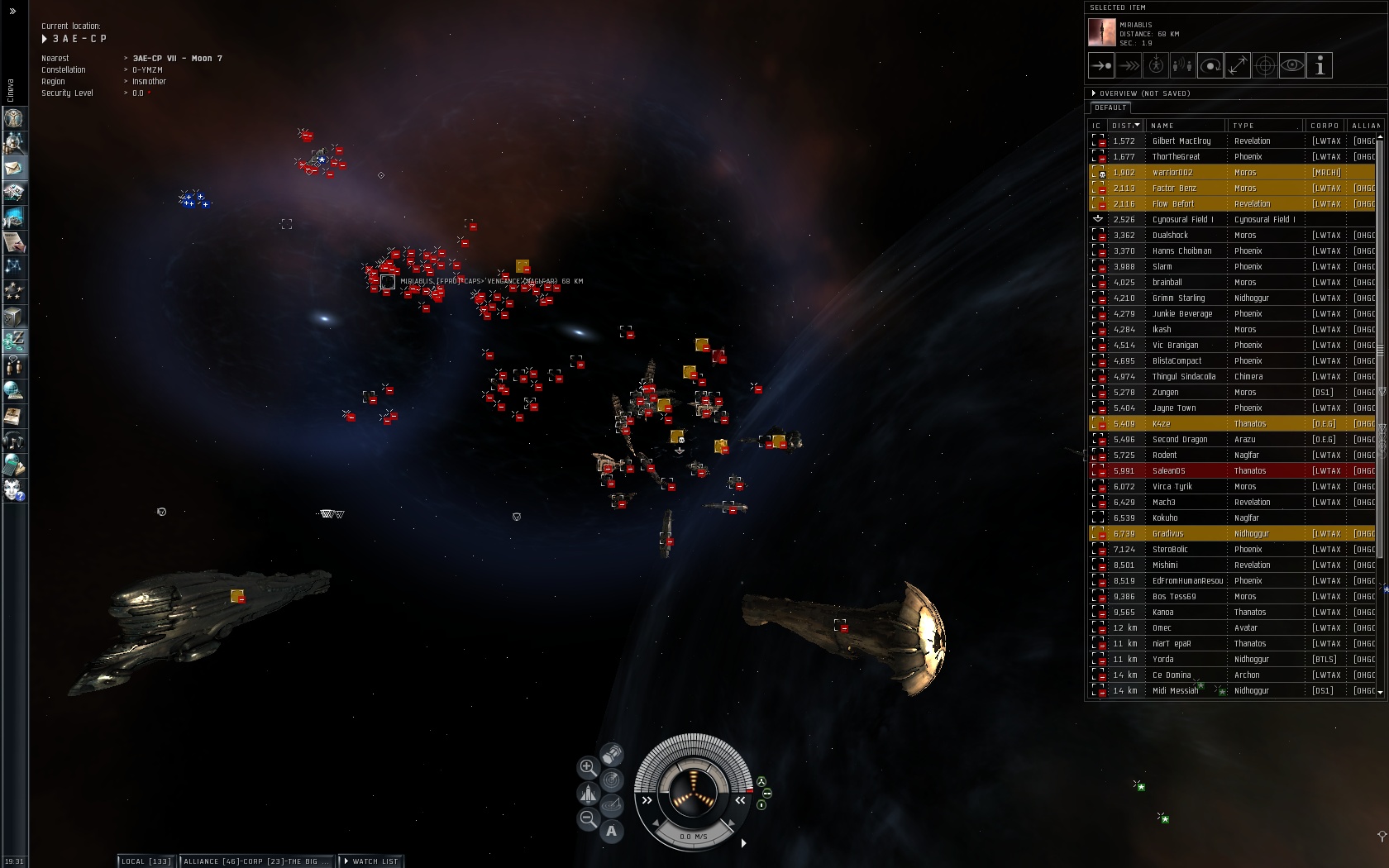Toggle the autopilot A button

point(612,831)
